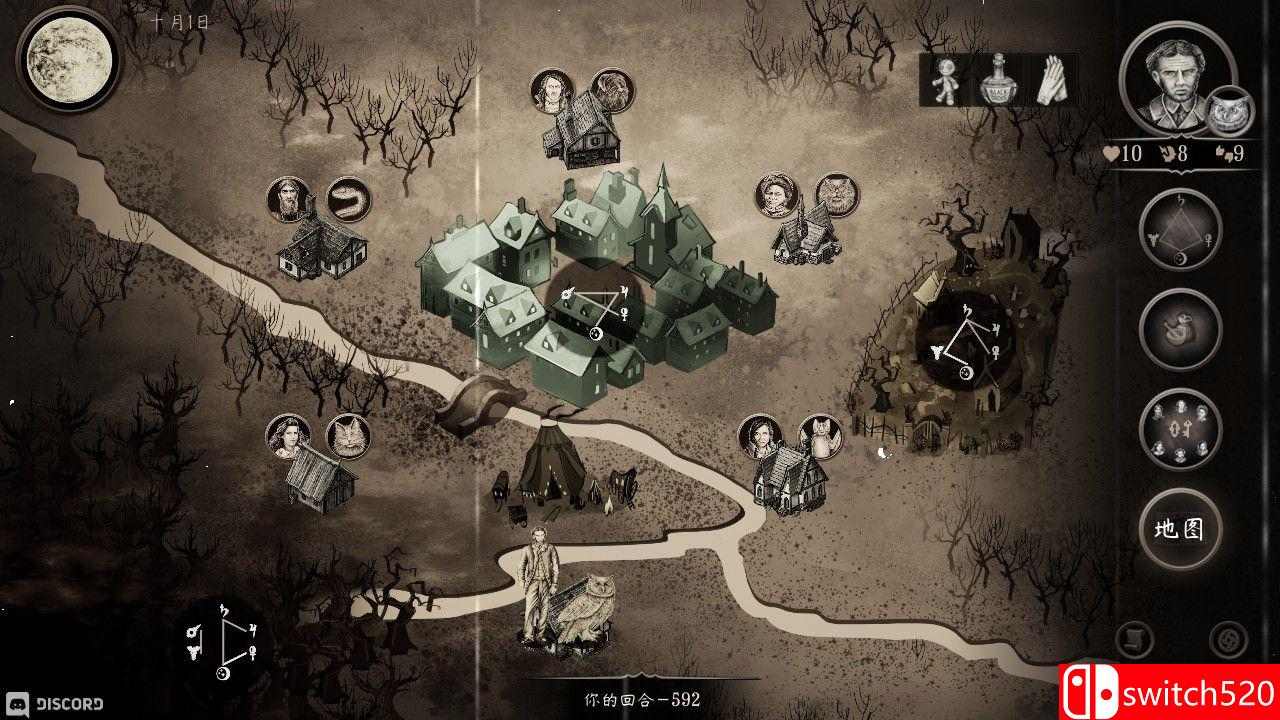Click the constellation diagram over the graveyard

pyautogui.click(x=965, y=340)
